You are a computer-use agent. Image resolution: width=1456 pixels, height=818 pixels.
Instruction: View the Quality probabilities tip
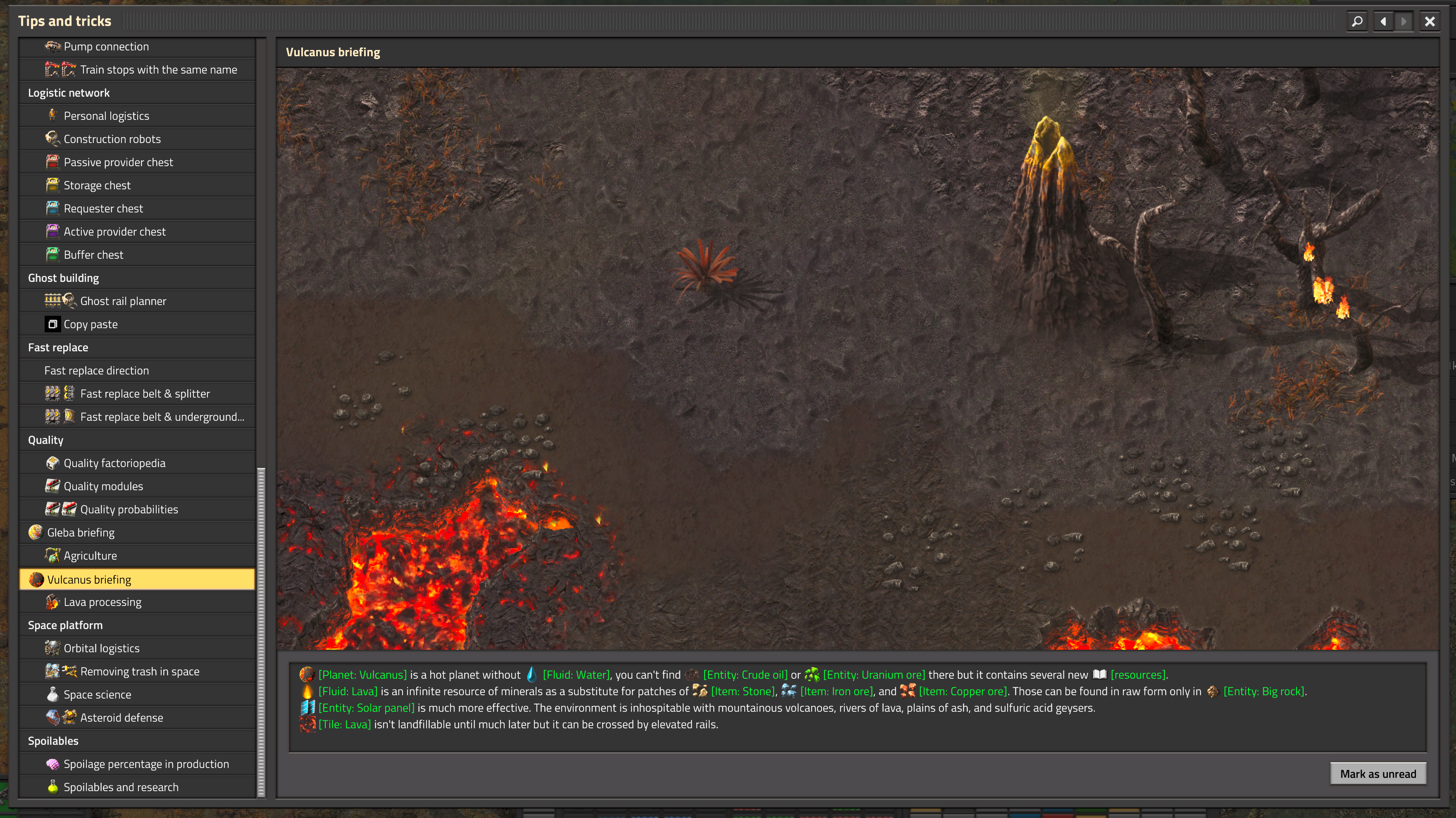click(x=129, y=509)
